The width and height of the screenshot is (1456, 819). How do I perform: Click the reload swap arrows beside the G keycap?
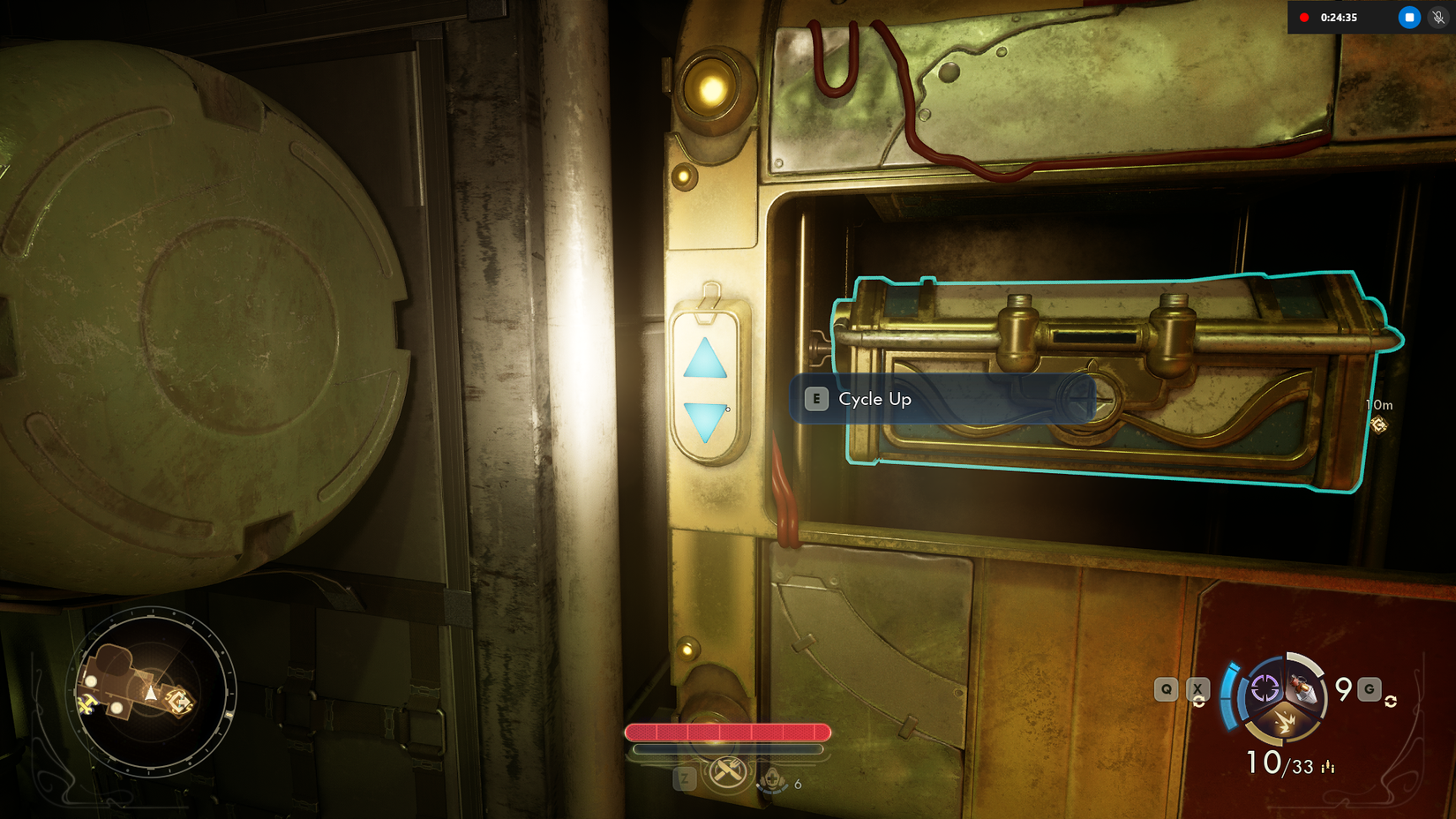click(x=1392, y=700)
